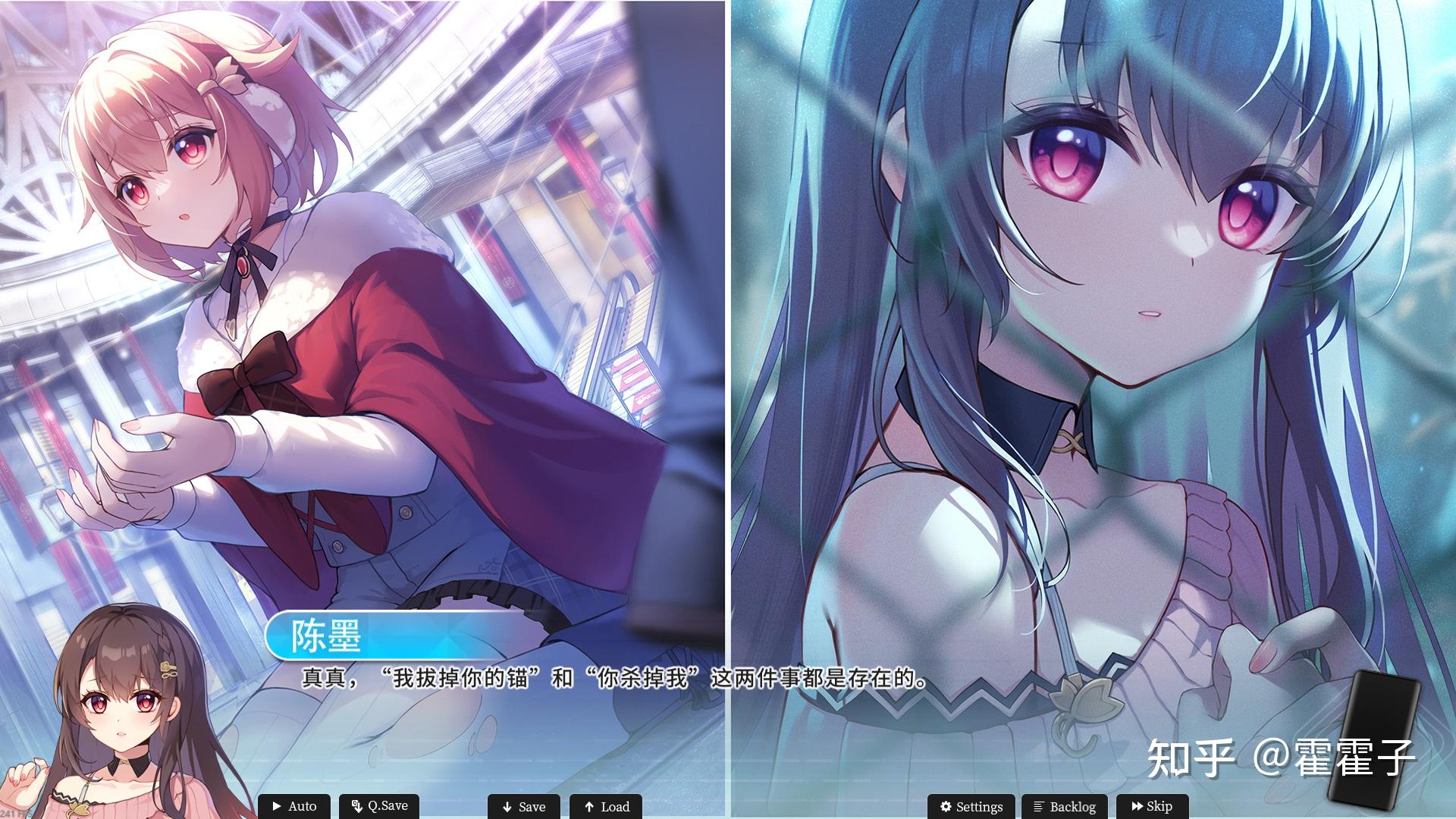
Task: Open the Settings menu
Action: [x=971, y=807]
